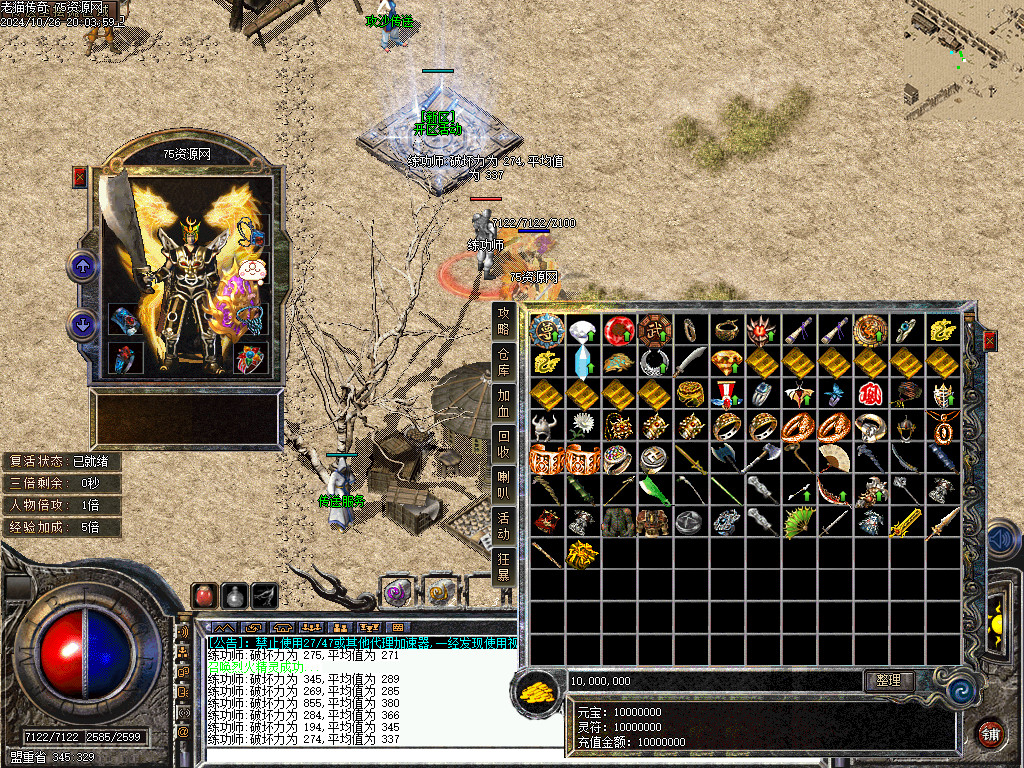Select the white diamond in the bag
Screen dimensions: 1024x768
(x=582, y=329)
